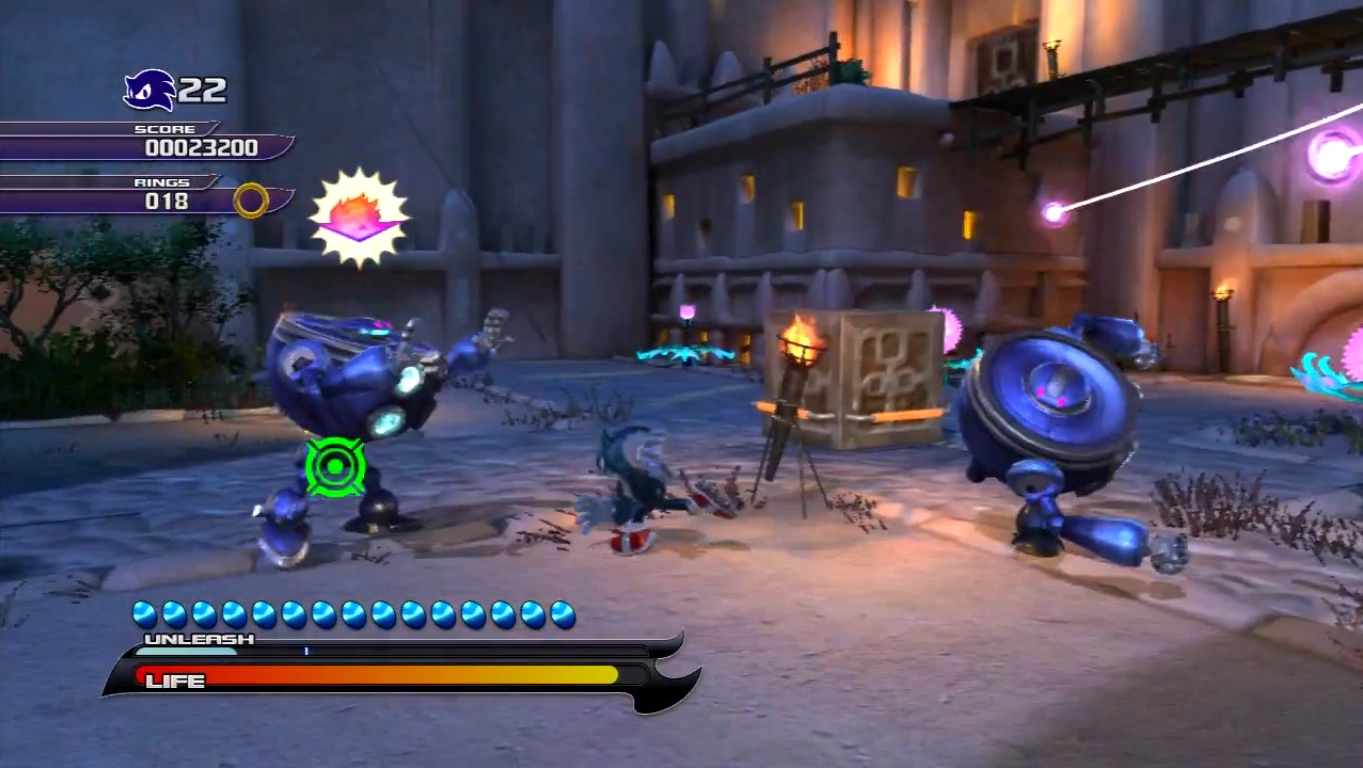Image resolution: width=1363 pixels, height=768 pixels.
Task: Click the Sonic head lives icon
Action: click(x=149, y=90)
